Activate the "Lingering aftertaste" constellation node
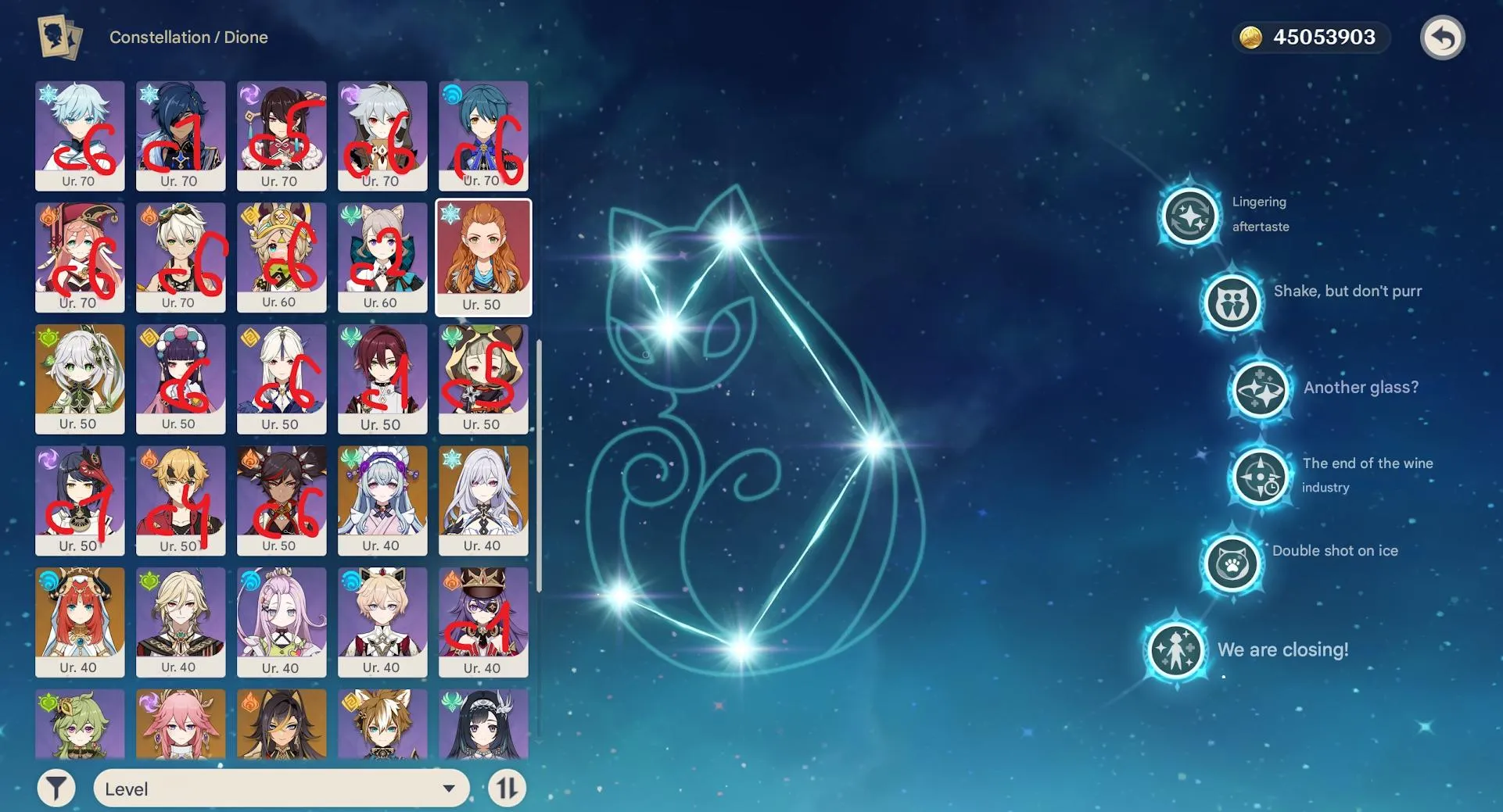 (x=1189, y=214)
